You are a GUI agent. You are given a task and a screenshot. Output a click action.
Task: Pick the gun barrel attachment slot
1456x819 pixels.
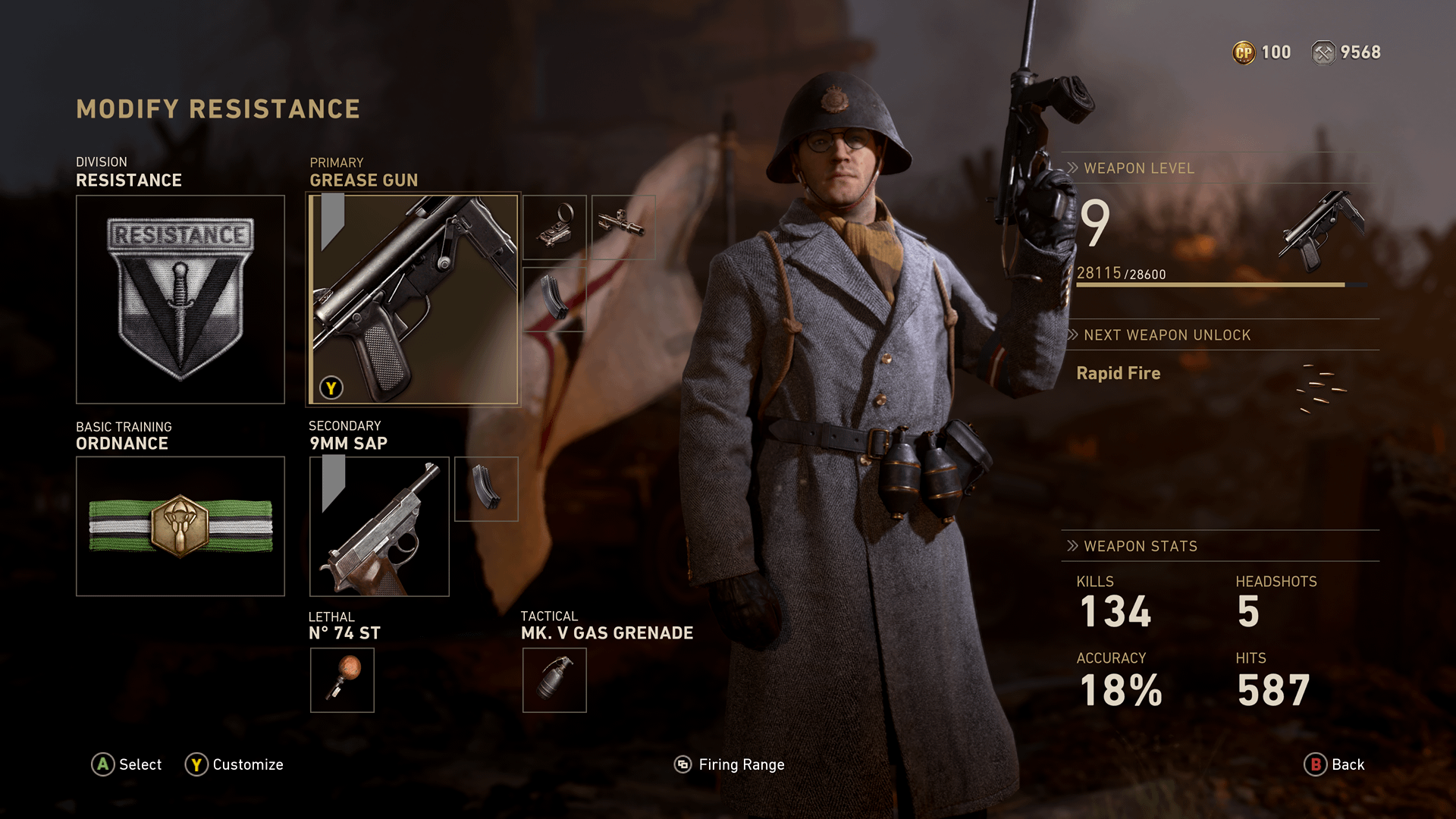pos(623,227)
